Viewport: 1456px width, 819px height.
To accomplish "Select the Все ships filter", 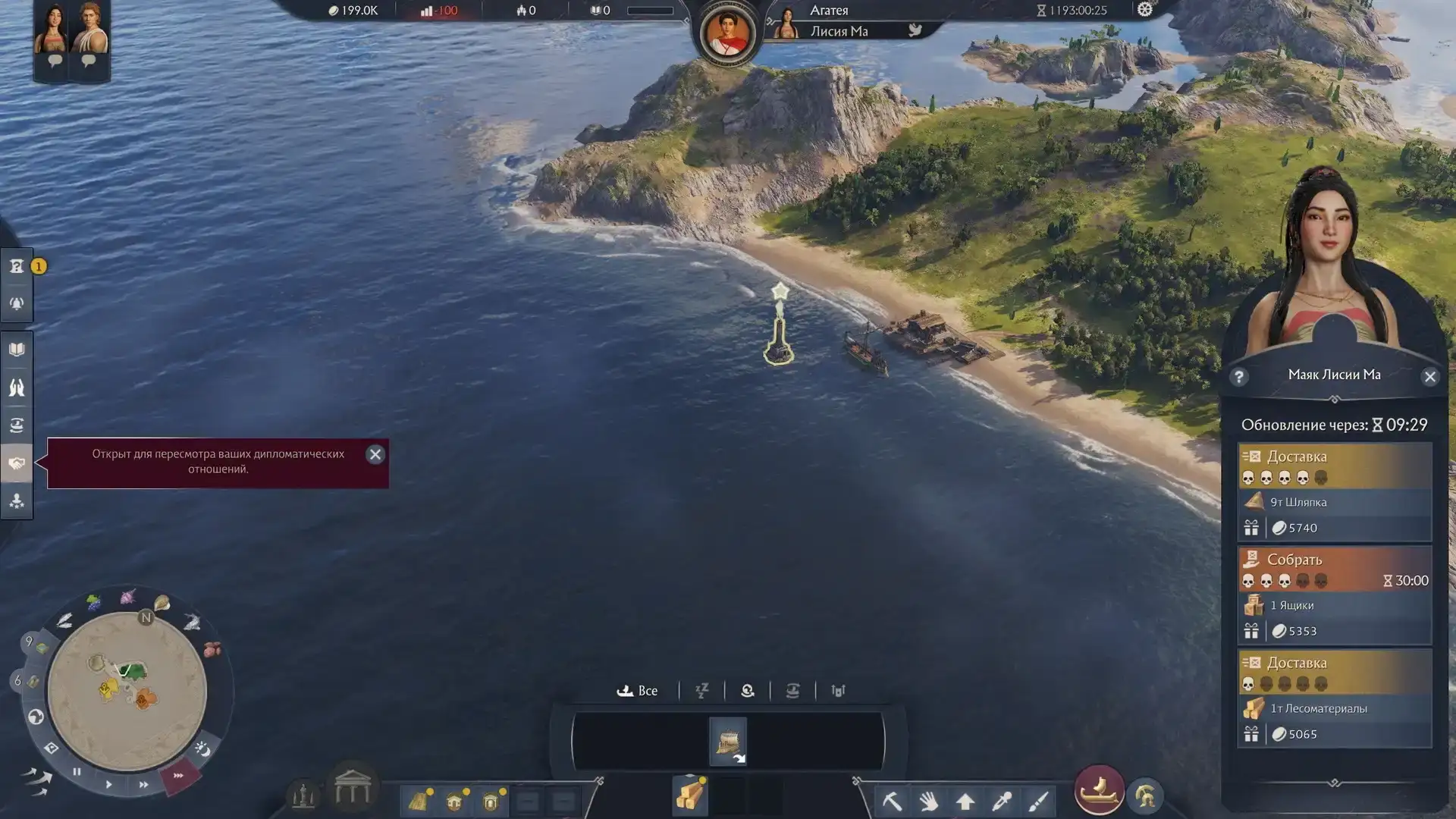I will 638,691.
